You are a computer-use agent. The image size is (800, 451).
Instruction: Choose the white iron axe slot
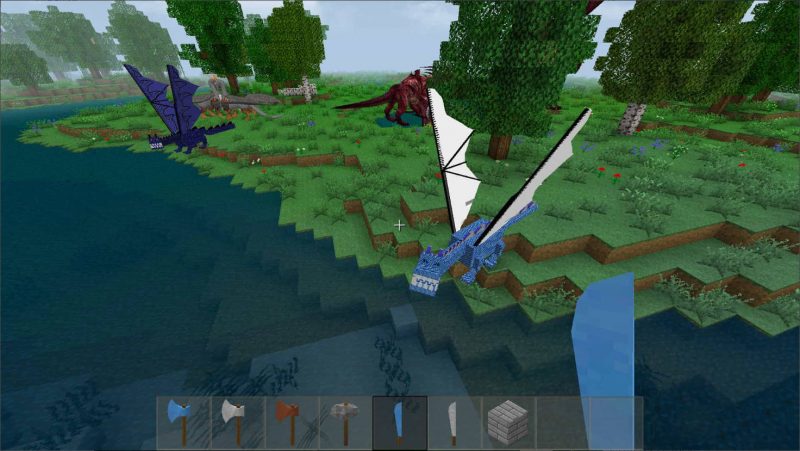237,421
